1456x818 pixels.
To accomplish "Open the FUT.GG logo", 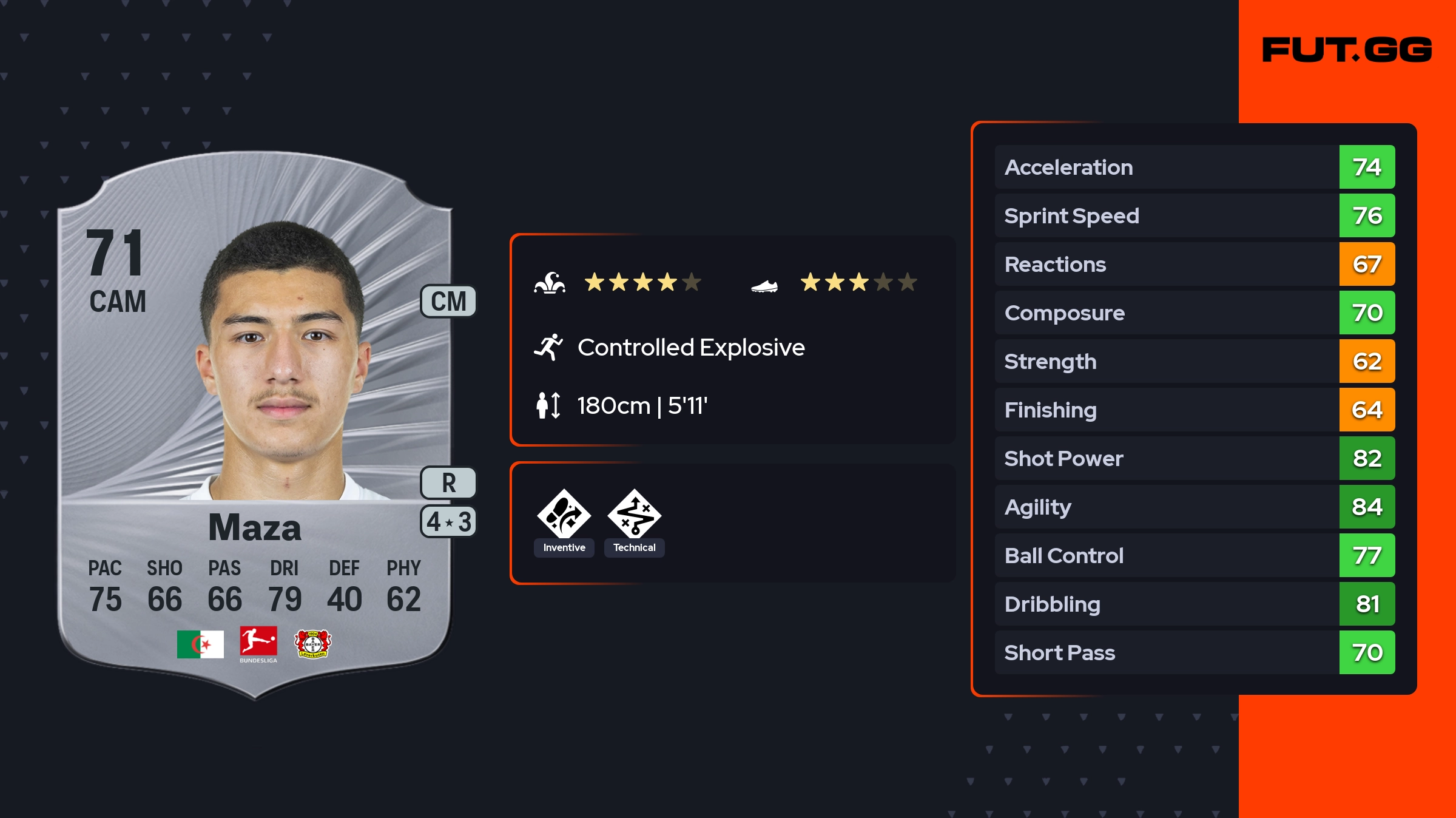I will pos(1347,50).
